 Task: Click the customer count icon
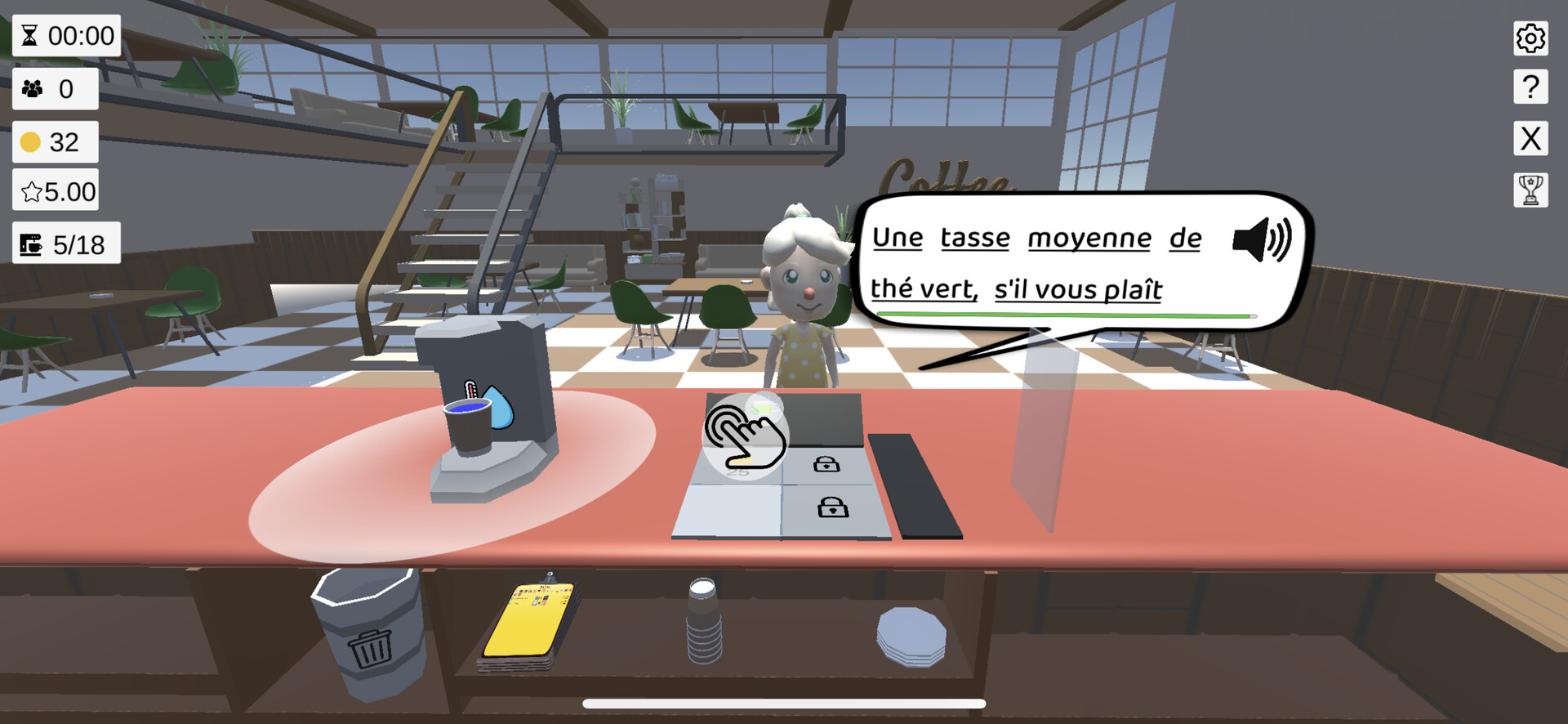point(54,89)
